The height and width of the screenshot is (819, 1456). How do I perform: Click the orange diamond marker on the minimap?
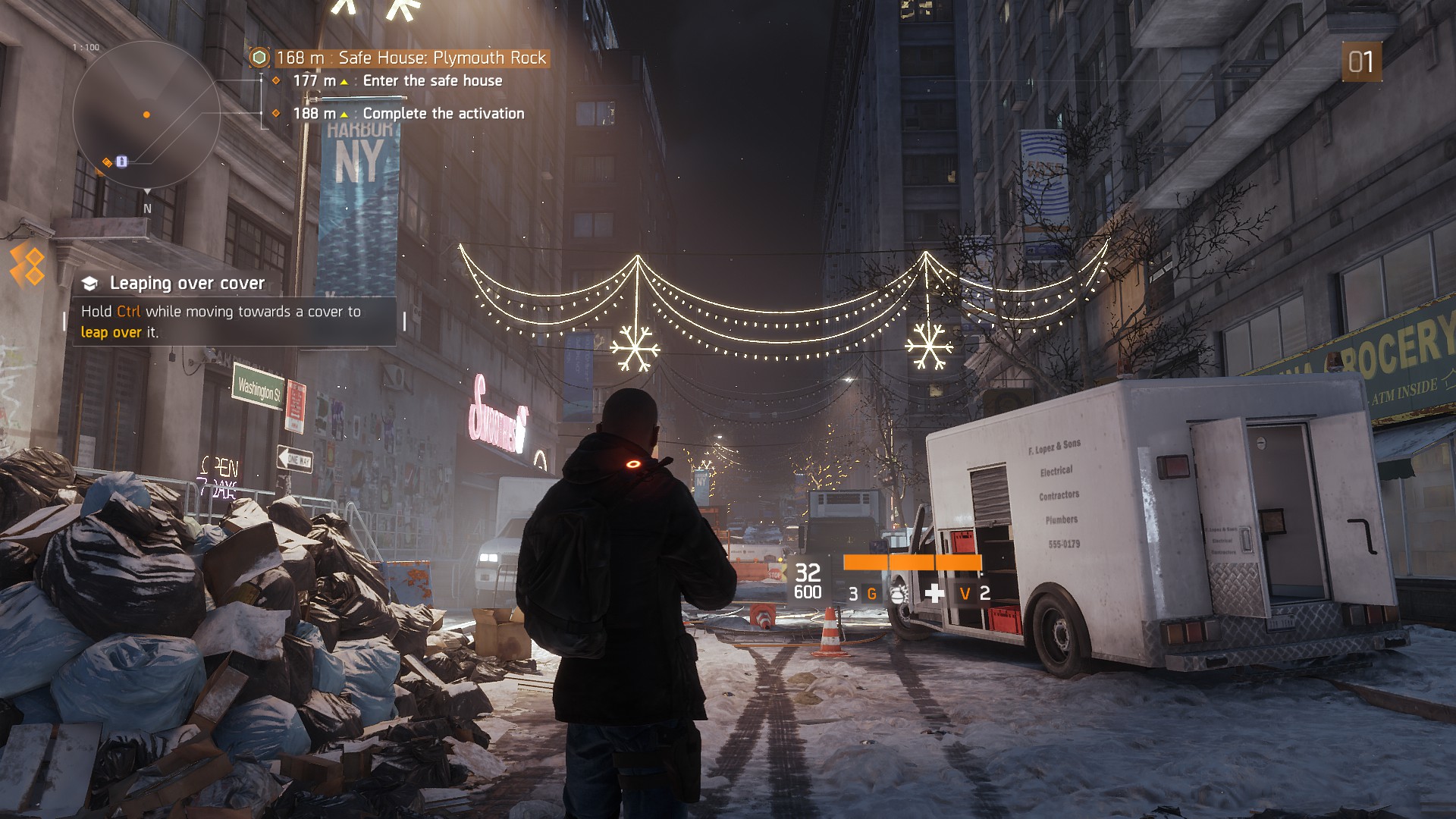(108, 162)
